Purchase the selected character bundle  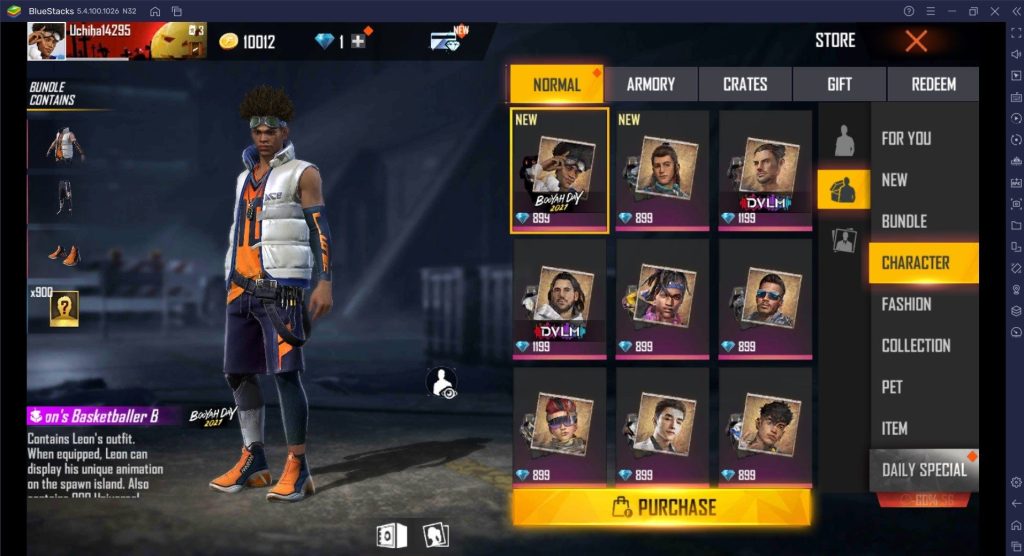click(x=662, y=507)
